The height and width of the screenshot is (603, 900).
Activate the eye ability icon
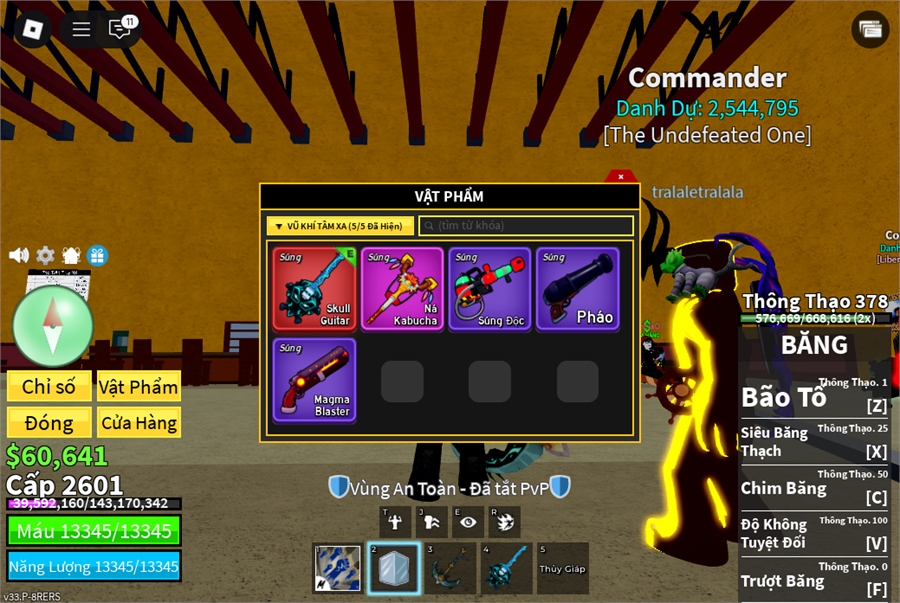pyautogui.click(x=467, y=521)
